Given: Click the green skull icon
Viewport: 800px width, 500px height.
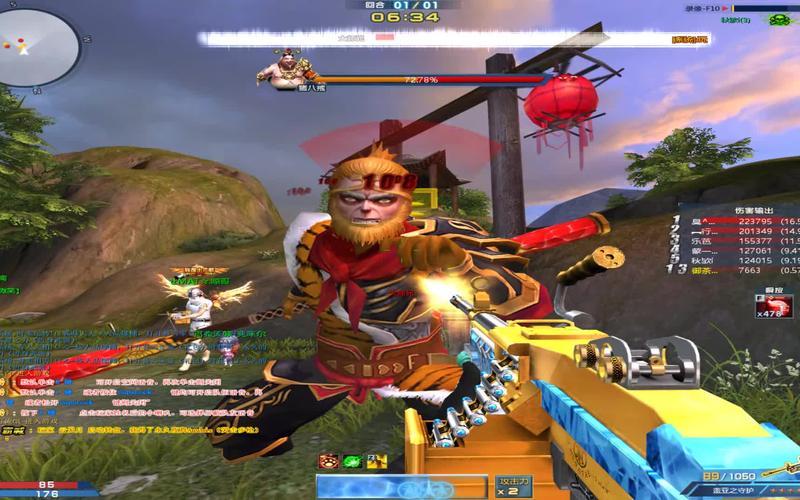Looking at the screenshot, I should pyautogui.click(x=781, y=19).
